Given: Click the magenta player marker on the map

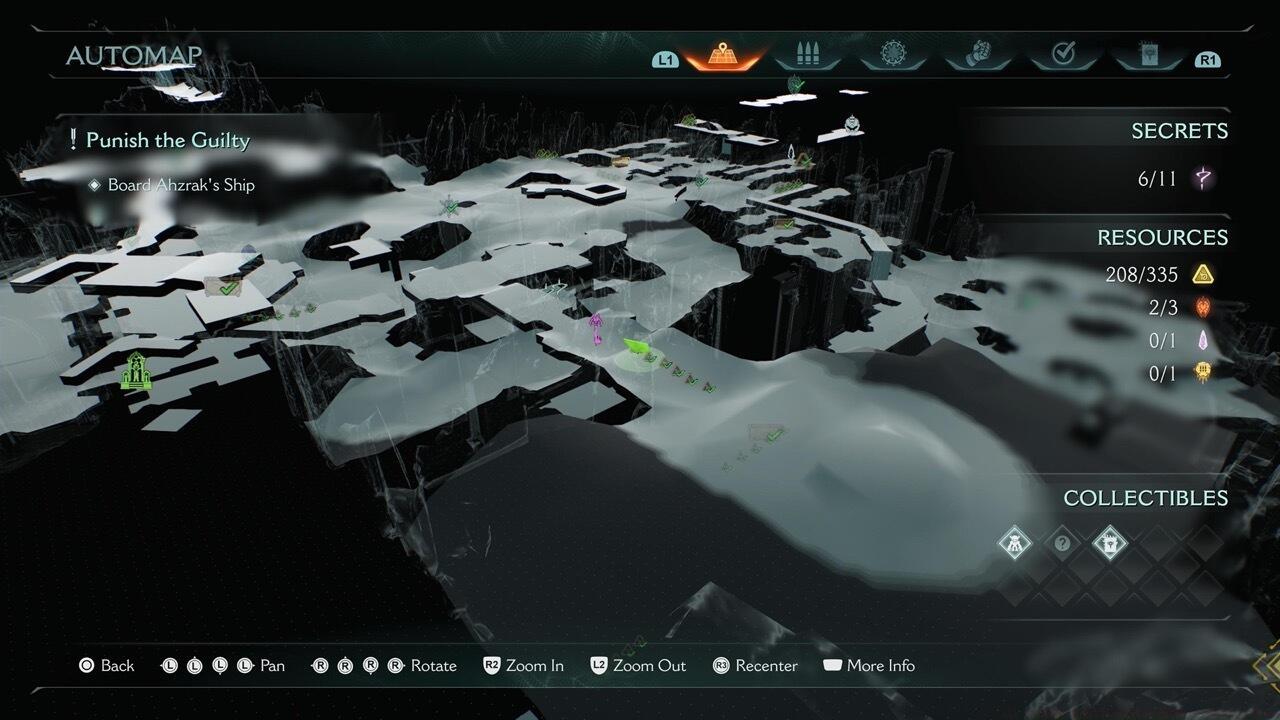Looking at the screenshot, I should coord(595,322).
